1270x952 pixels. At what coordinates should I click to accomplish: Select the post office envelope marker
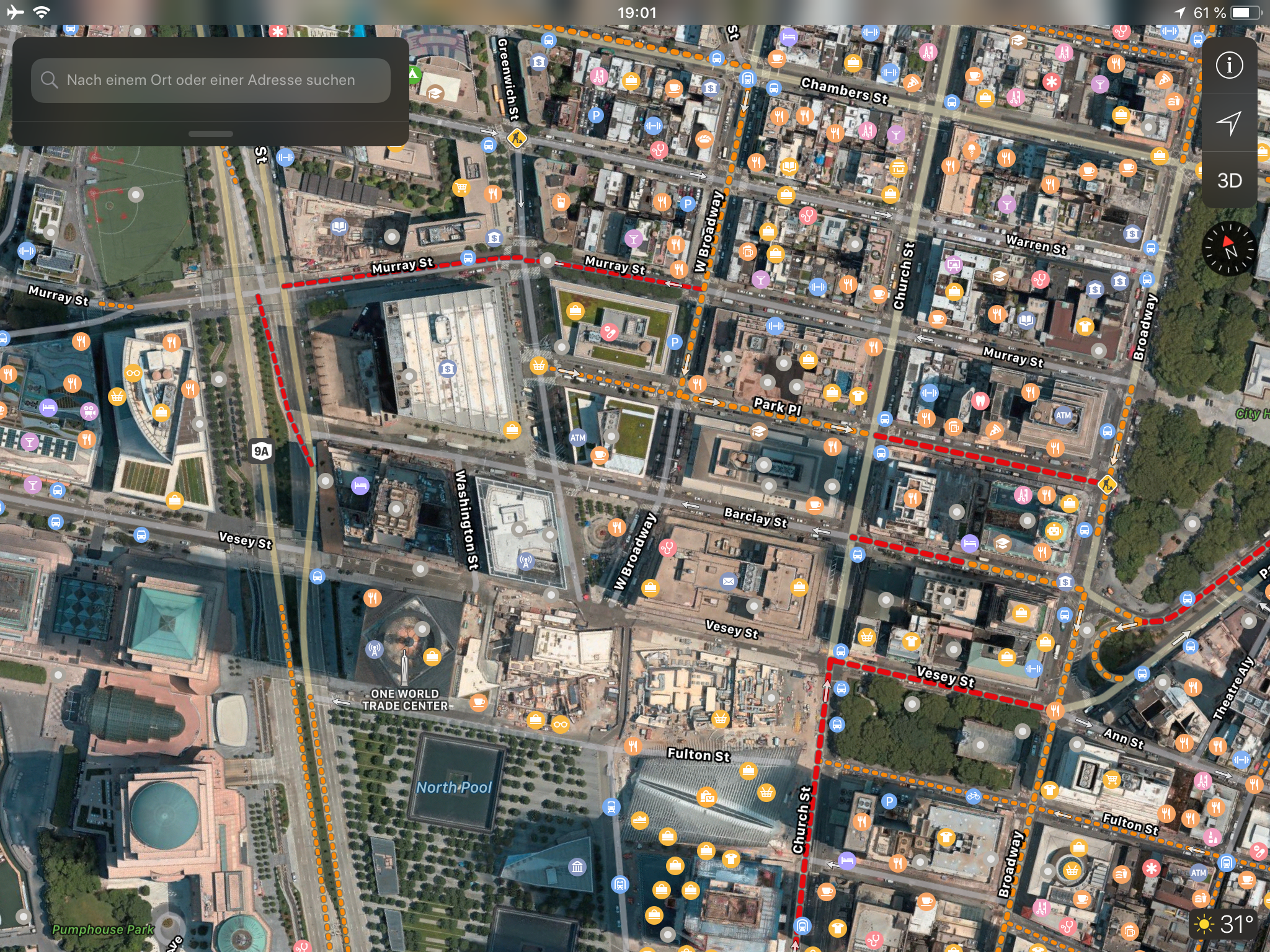[729, 581]
